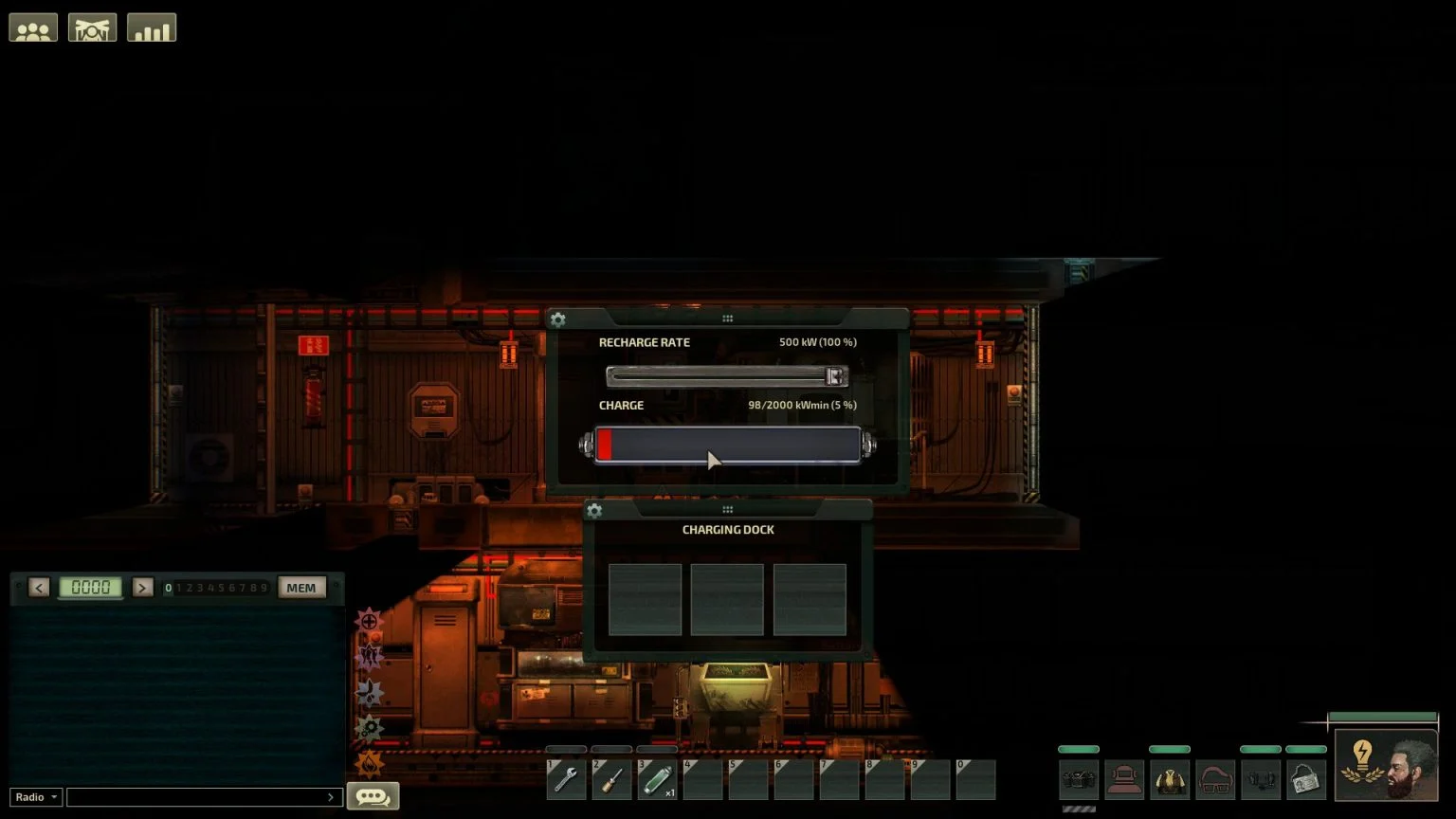Open the Radio message type dropdown
Screen dimensions: 1456x819
tap(35, 796)
